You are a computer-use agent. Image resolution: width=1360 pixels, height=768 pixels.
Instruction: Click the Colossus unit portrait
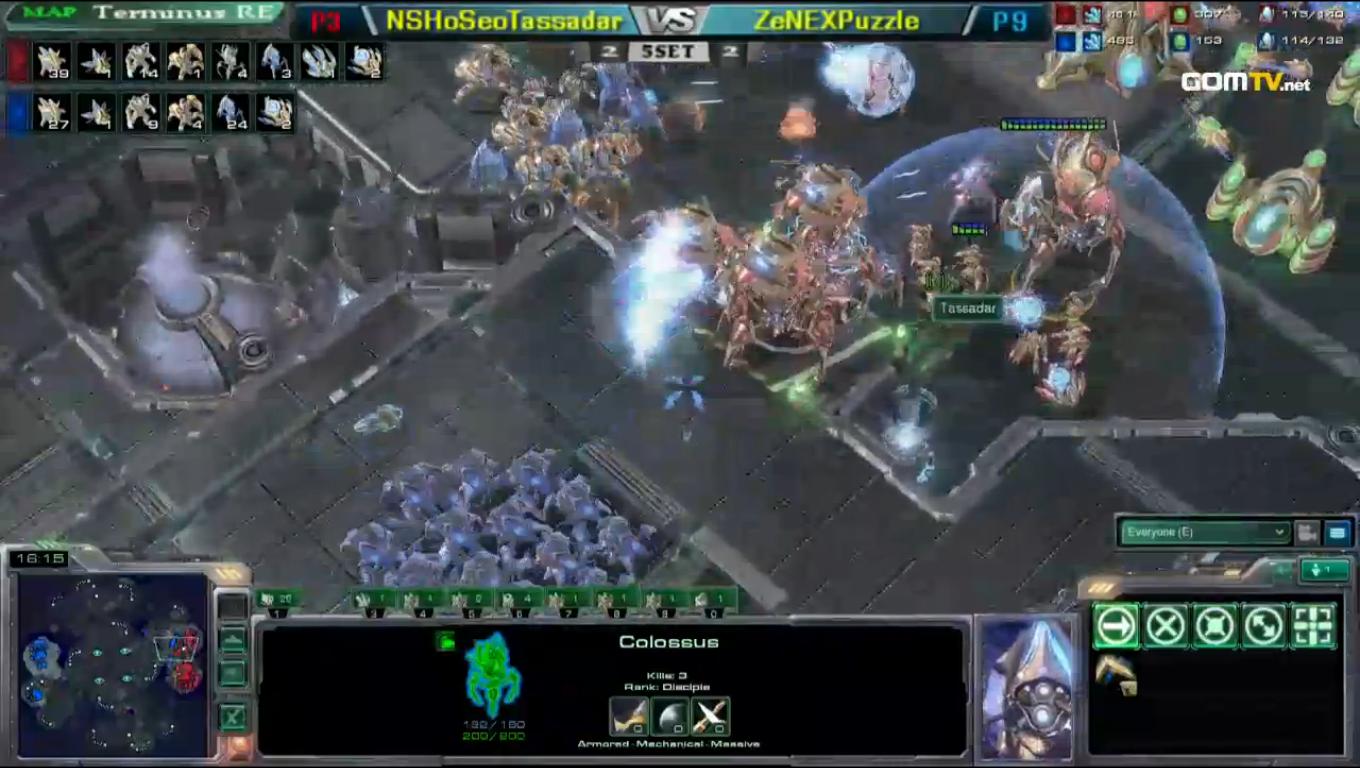[x=1027, y=689]
